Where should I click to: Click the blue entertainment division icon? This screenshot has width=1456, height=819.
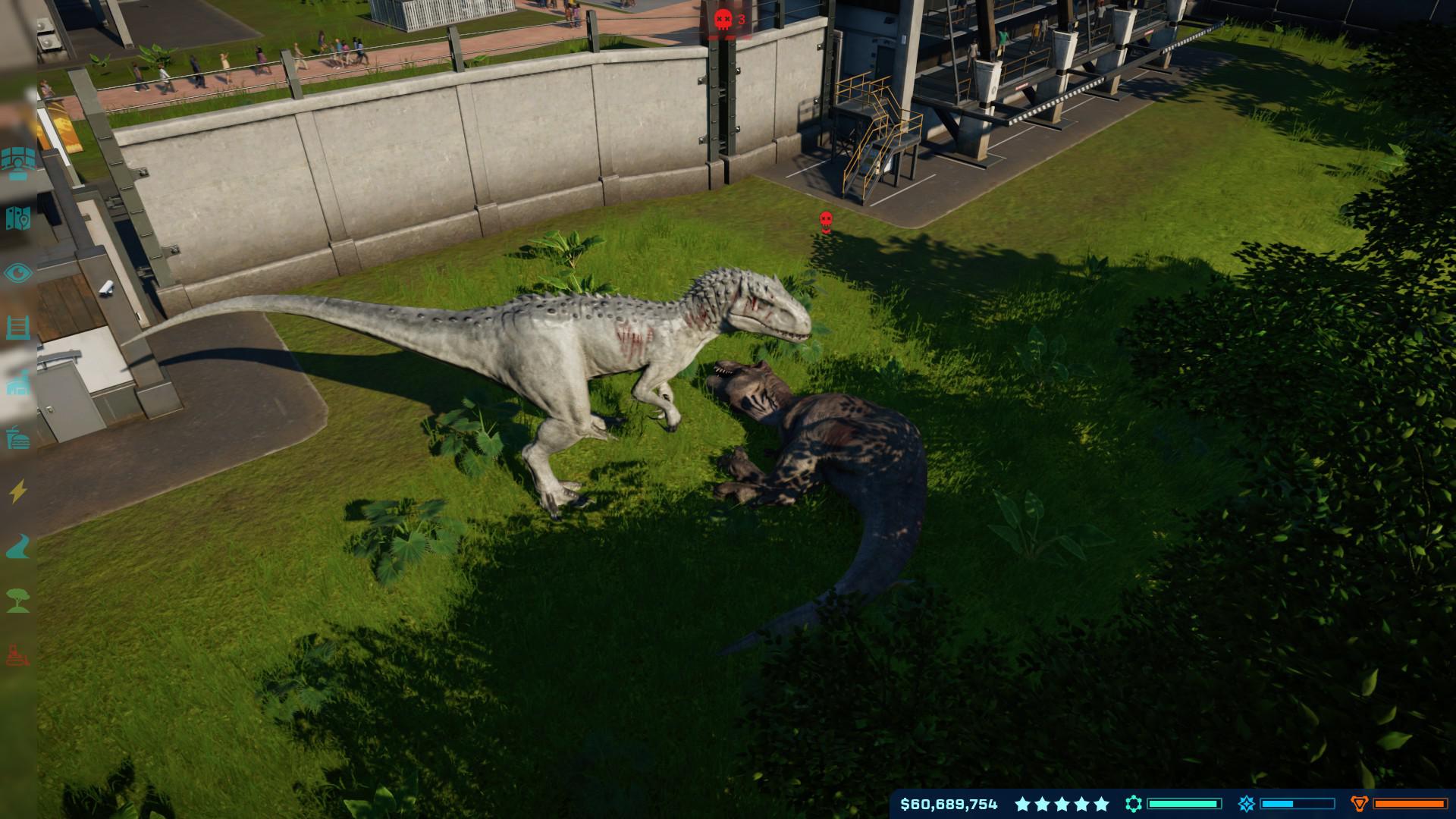[1247, 804]
